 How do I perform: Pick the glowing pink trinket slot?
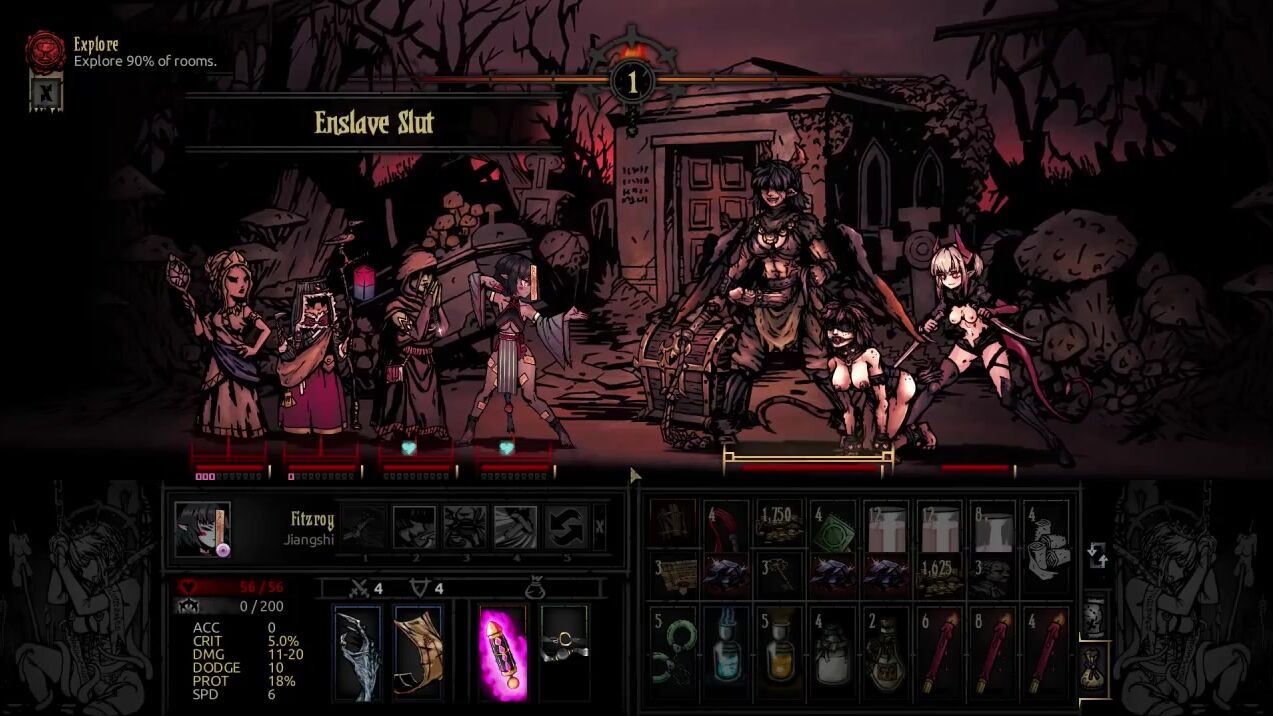pos(503,652)
